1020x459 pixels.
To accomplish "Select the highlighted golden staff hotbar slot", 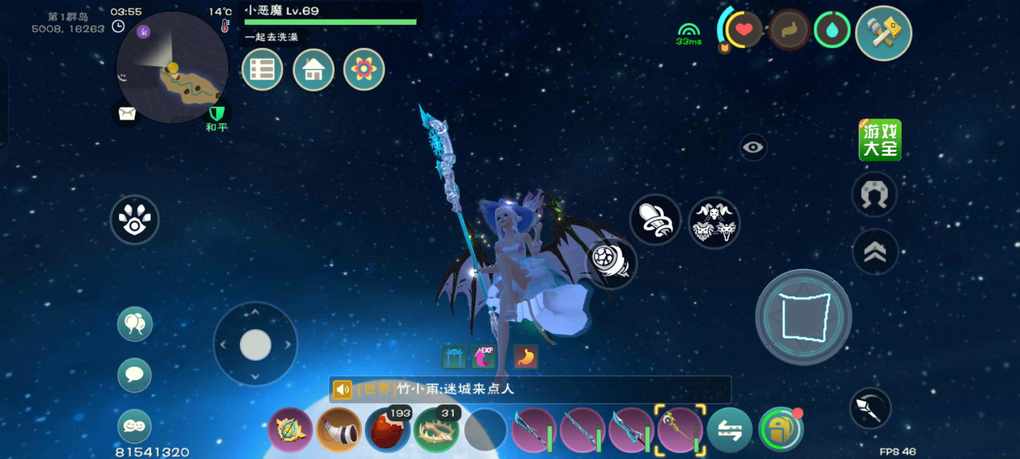I will pos(680,430).
